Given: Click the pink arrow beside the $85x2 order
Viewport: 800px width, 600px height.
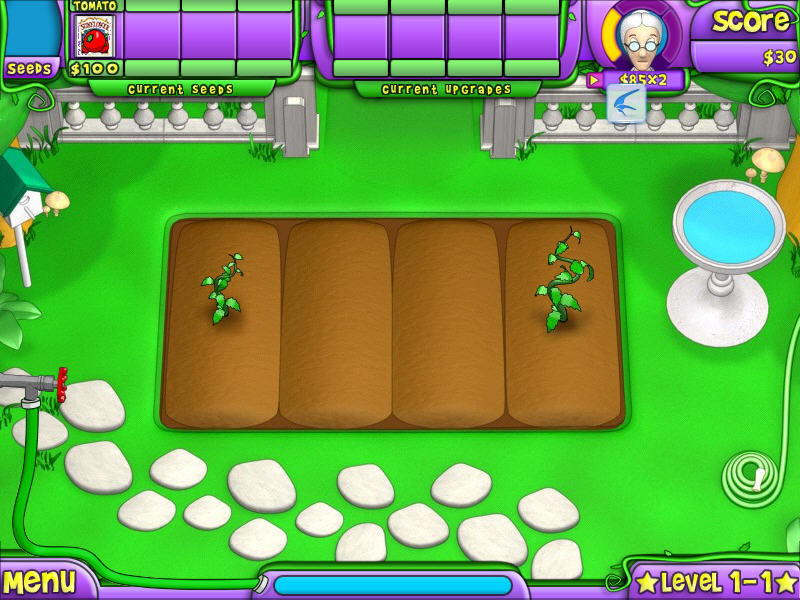Looking at the screenshot, I should 594,79.
